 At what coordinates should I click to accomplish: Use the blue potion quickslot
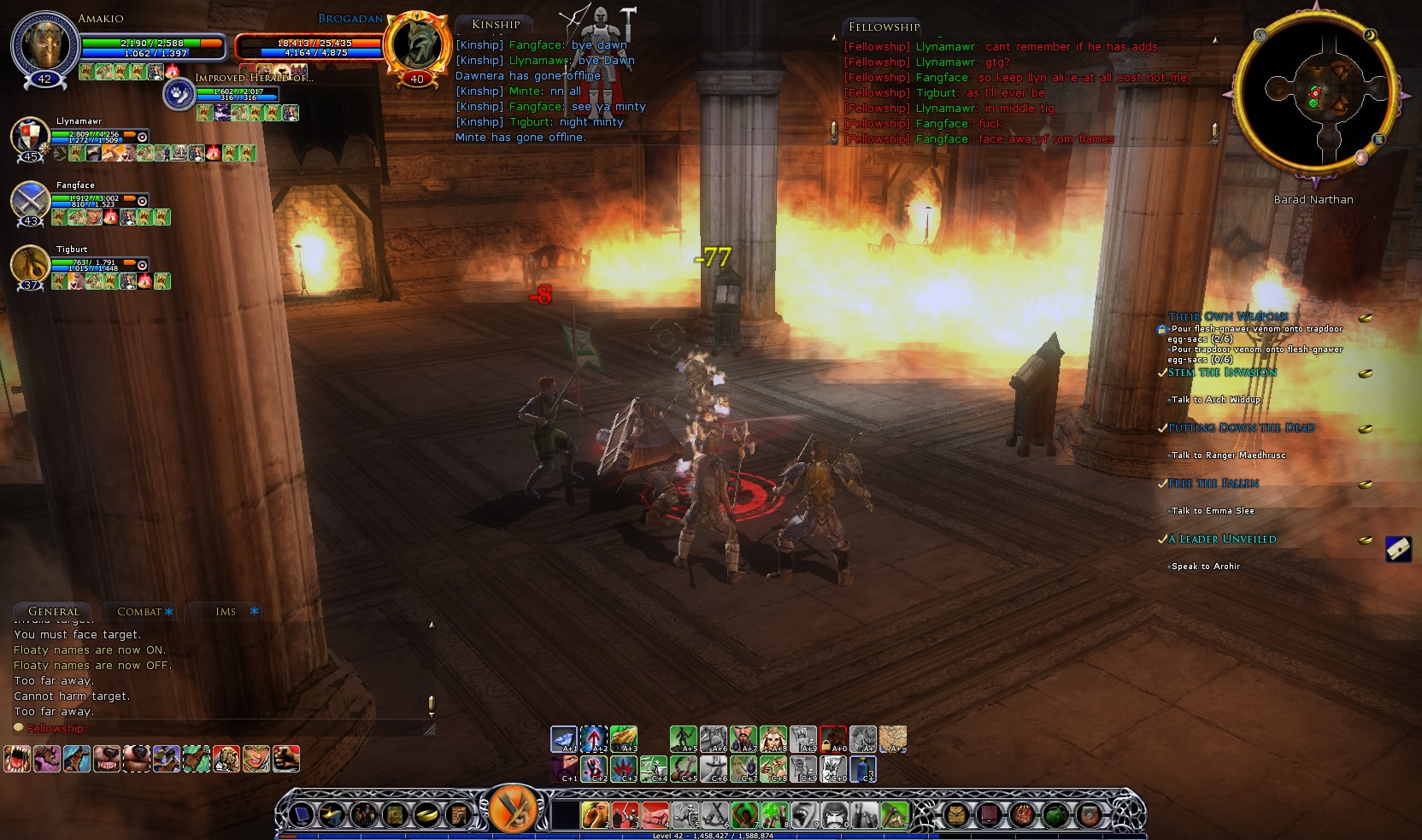[x=862, y=769]
